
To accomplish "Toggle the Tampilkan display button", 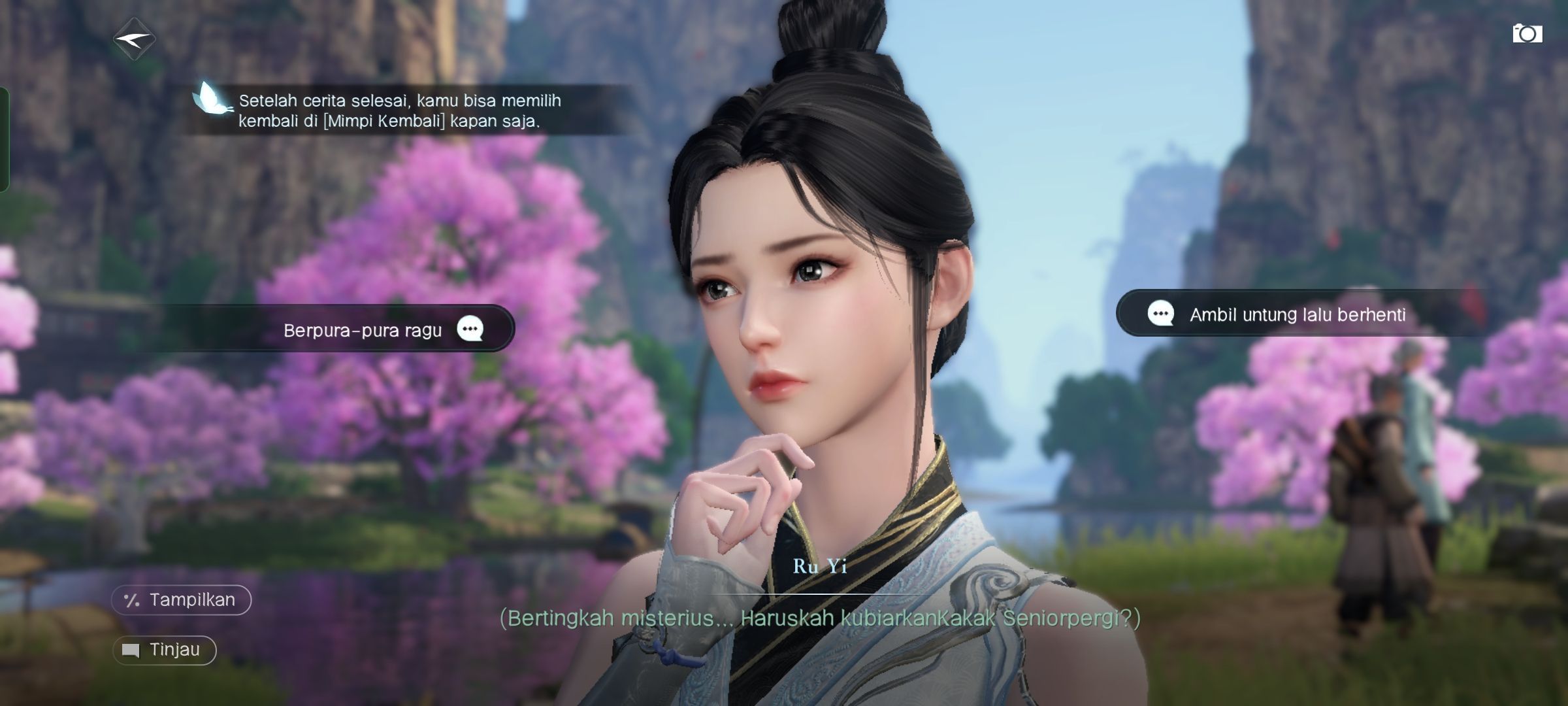I will [x=181, y=600].
